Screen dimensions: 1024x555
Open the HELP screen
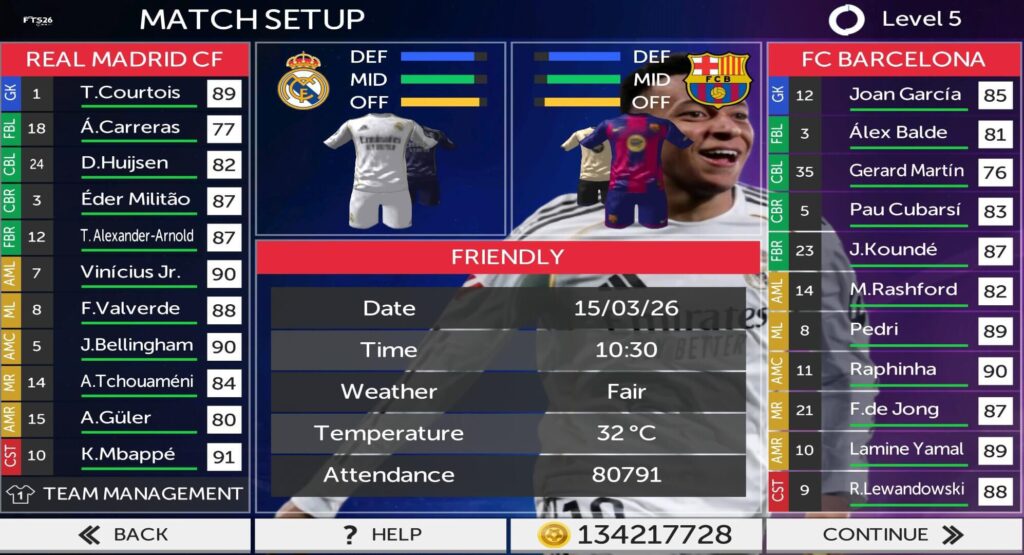tap(380, 534)
